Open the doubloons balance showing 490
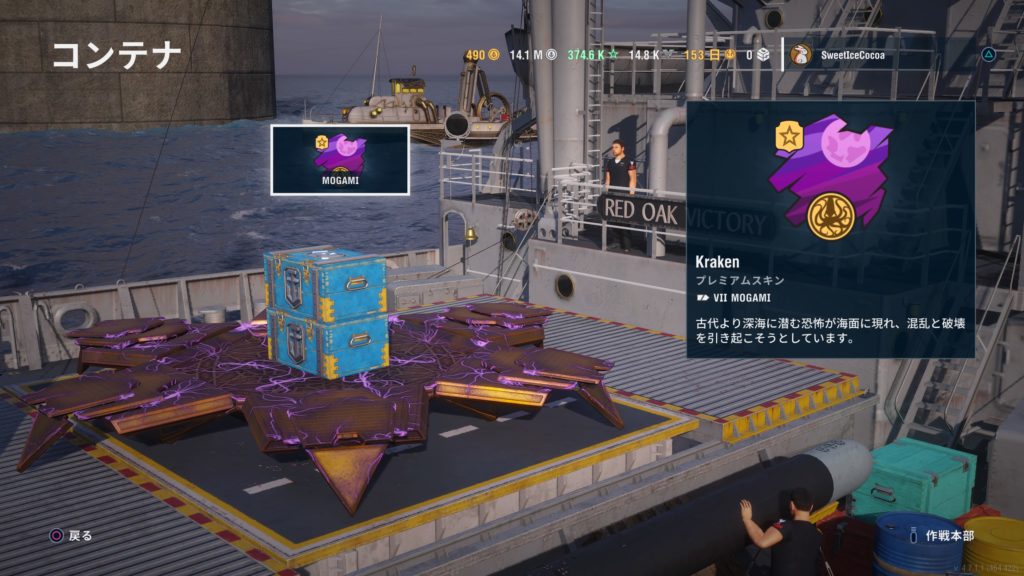Screen dimensions: 1024x576 coord(482,55)
